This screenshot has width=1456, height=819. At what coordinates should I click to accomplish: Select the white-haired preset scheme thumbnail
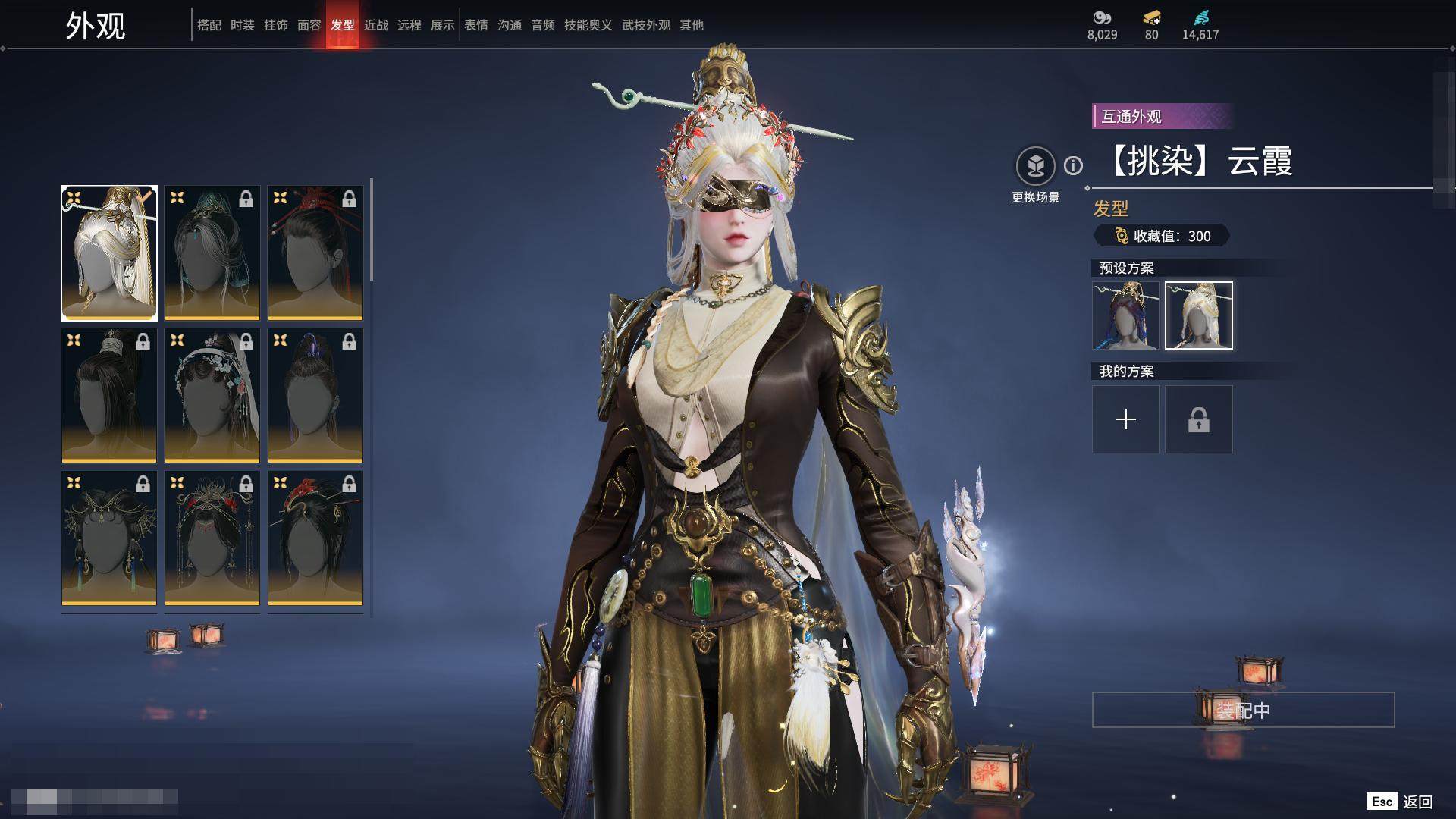point(1198,315)
